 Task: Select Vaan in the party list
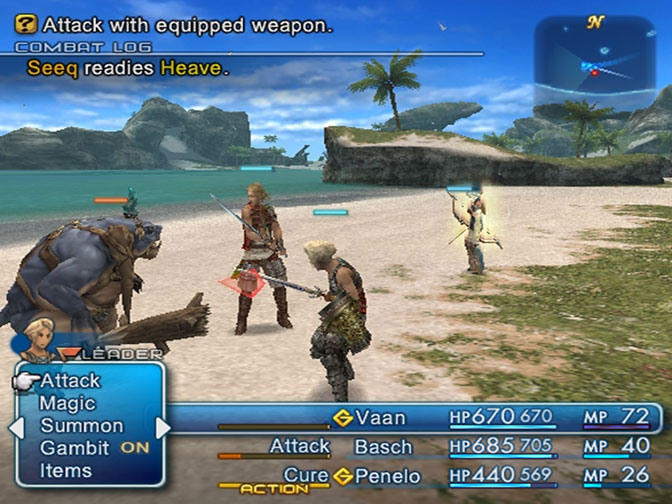click(x=379, y=416)
